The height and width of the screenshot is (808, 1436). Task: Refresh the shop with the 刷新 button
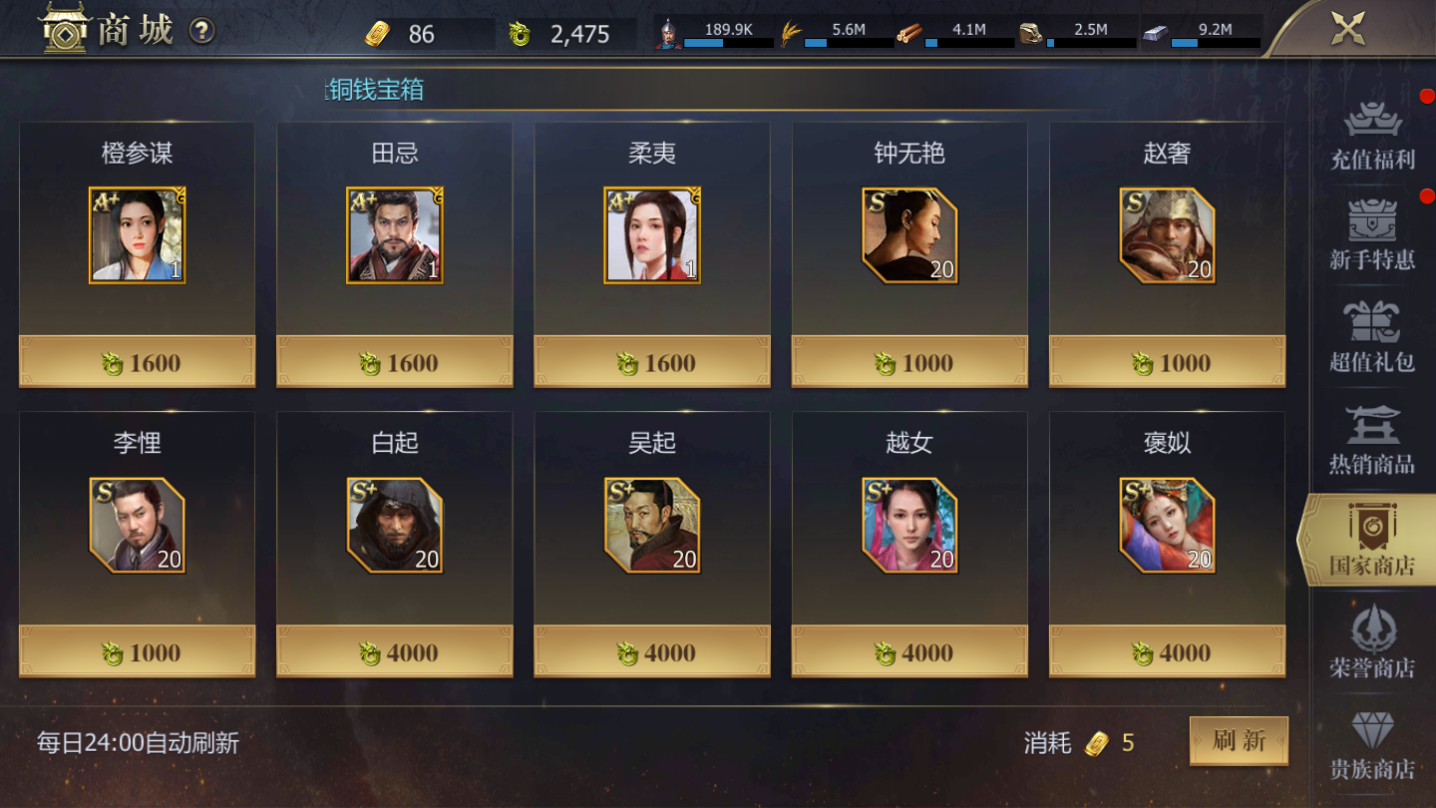1238,741
